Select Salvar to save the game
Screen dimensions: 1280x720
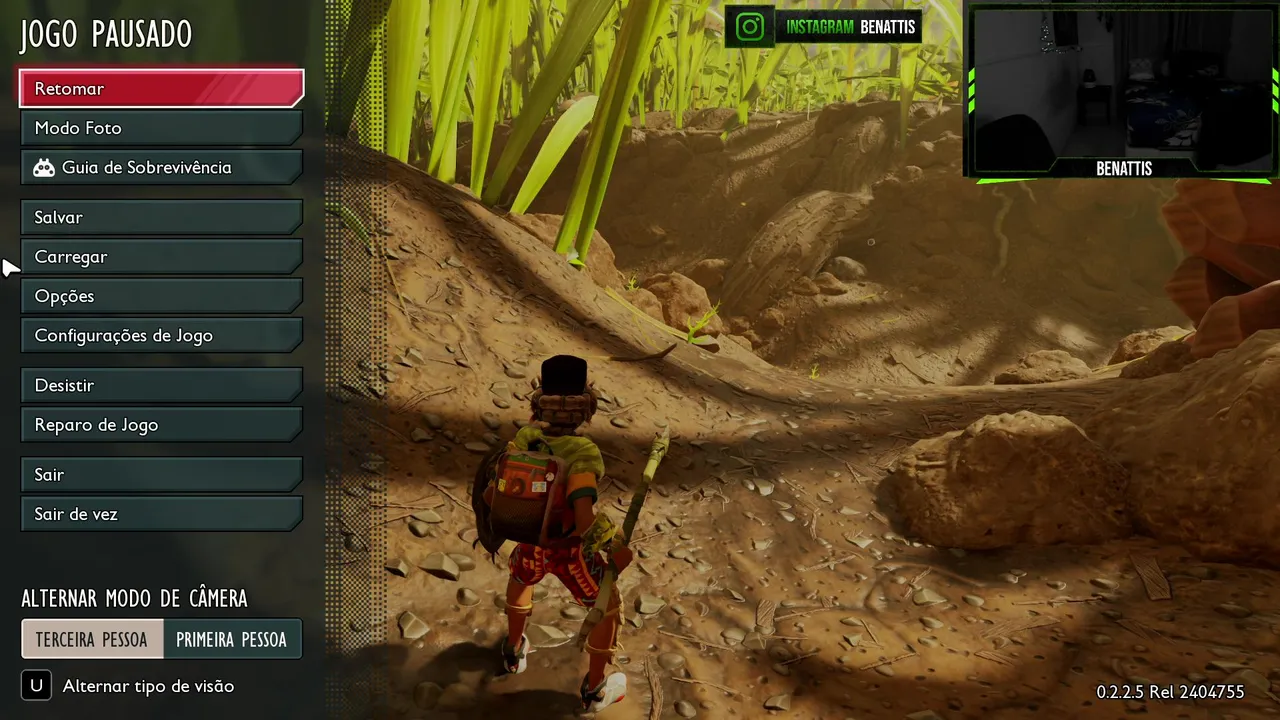[161, 217]
